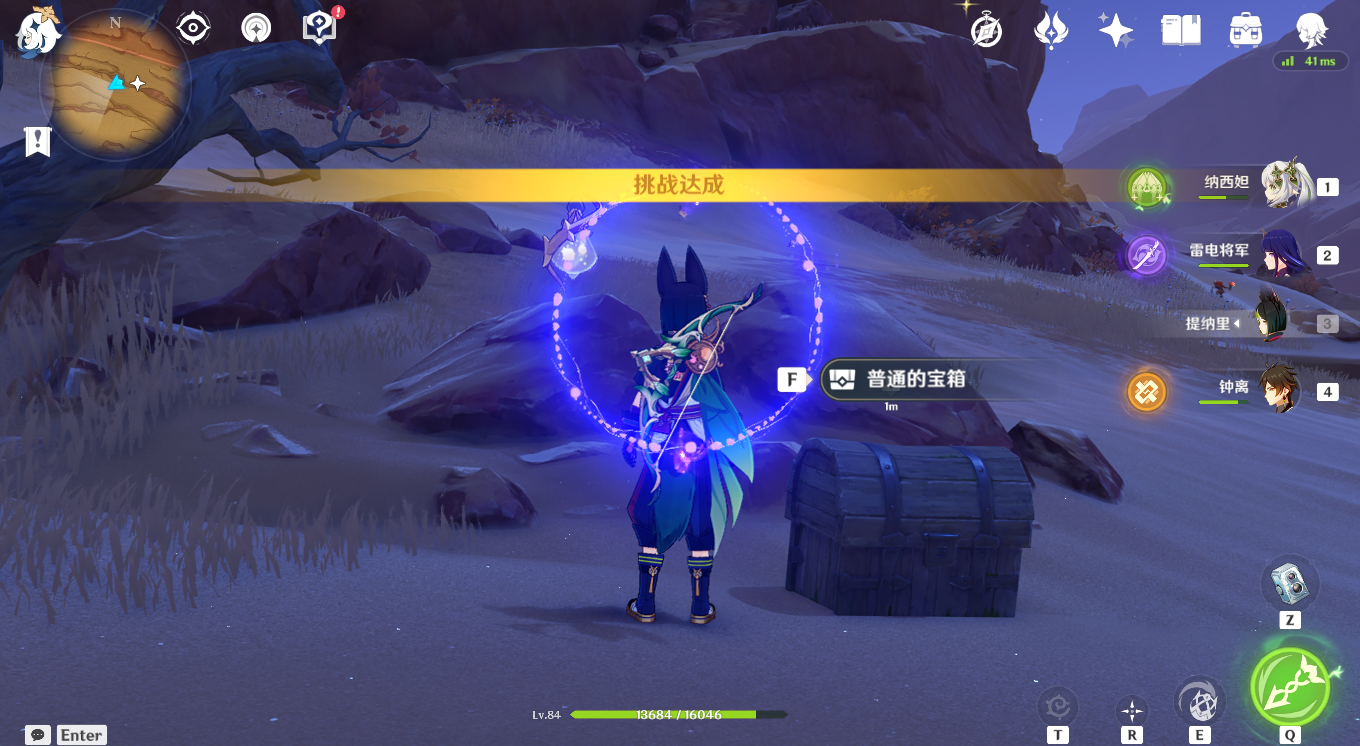Click the quest exclamation flag below minimap
1360x746 pixels.
[x=37, y=140]
